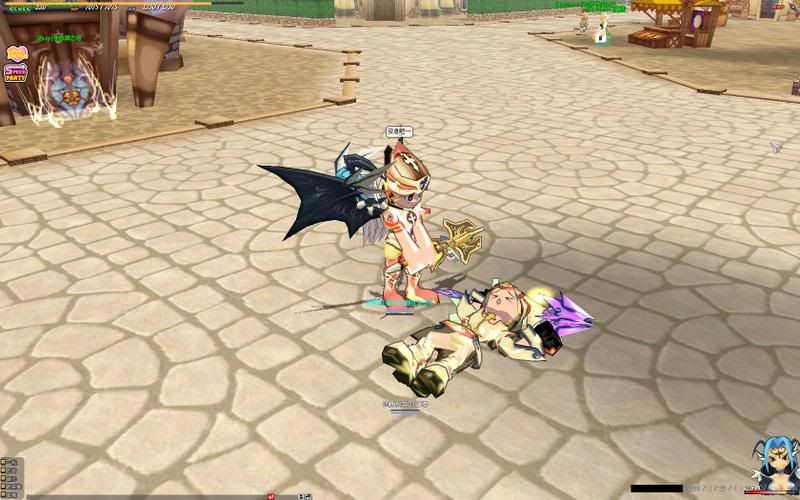The image size is (800, 500).
Task: Click the chat input bar
Action: (x=160, y=495)
